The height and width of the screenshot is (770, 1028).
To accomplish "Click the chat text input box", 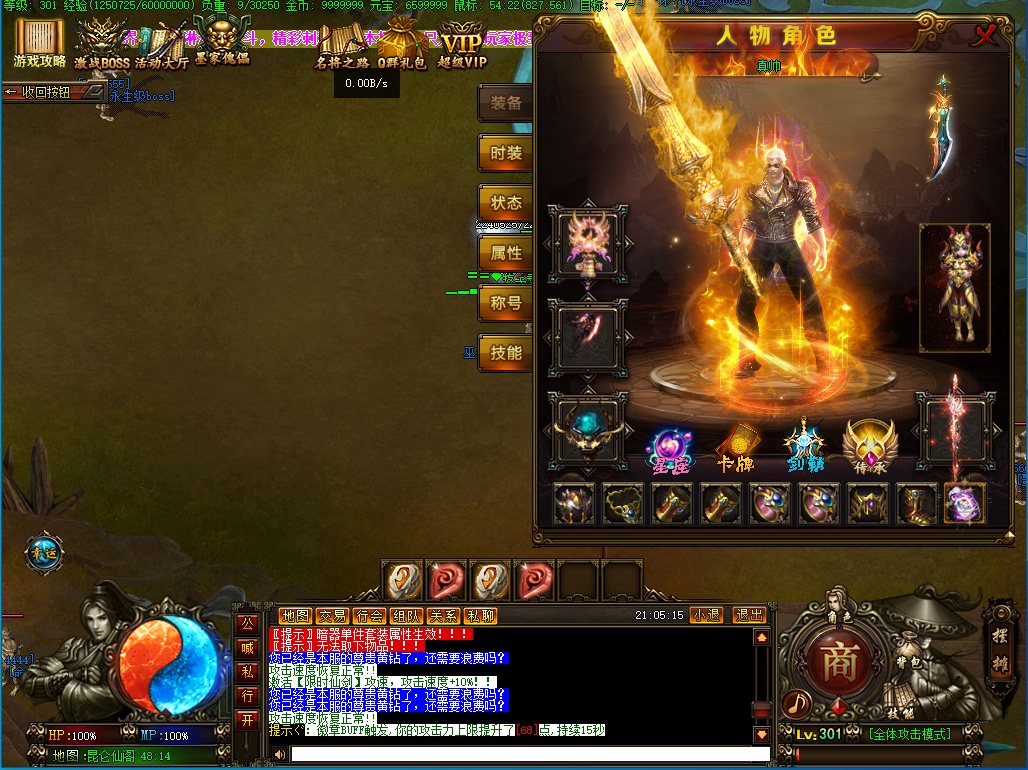I will point(530,754).
